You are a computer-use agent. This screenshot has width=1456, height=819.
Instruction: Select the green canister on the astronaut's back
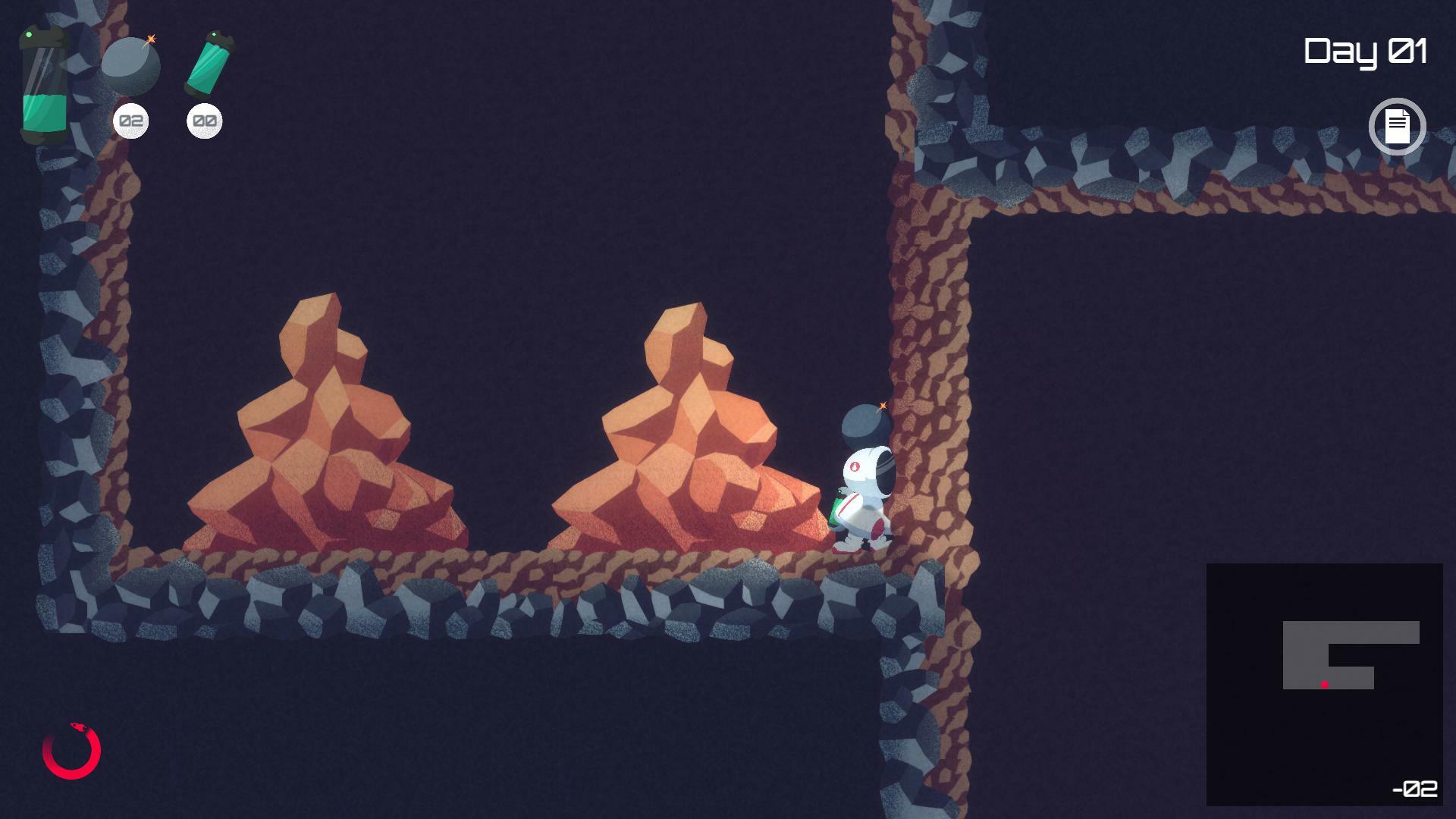tap(836, 507)
